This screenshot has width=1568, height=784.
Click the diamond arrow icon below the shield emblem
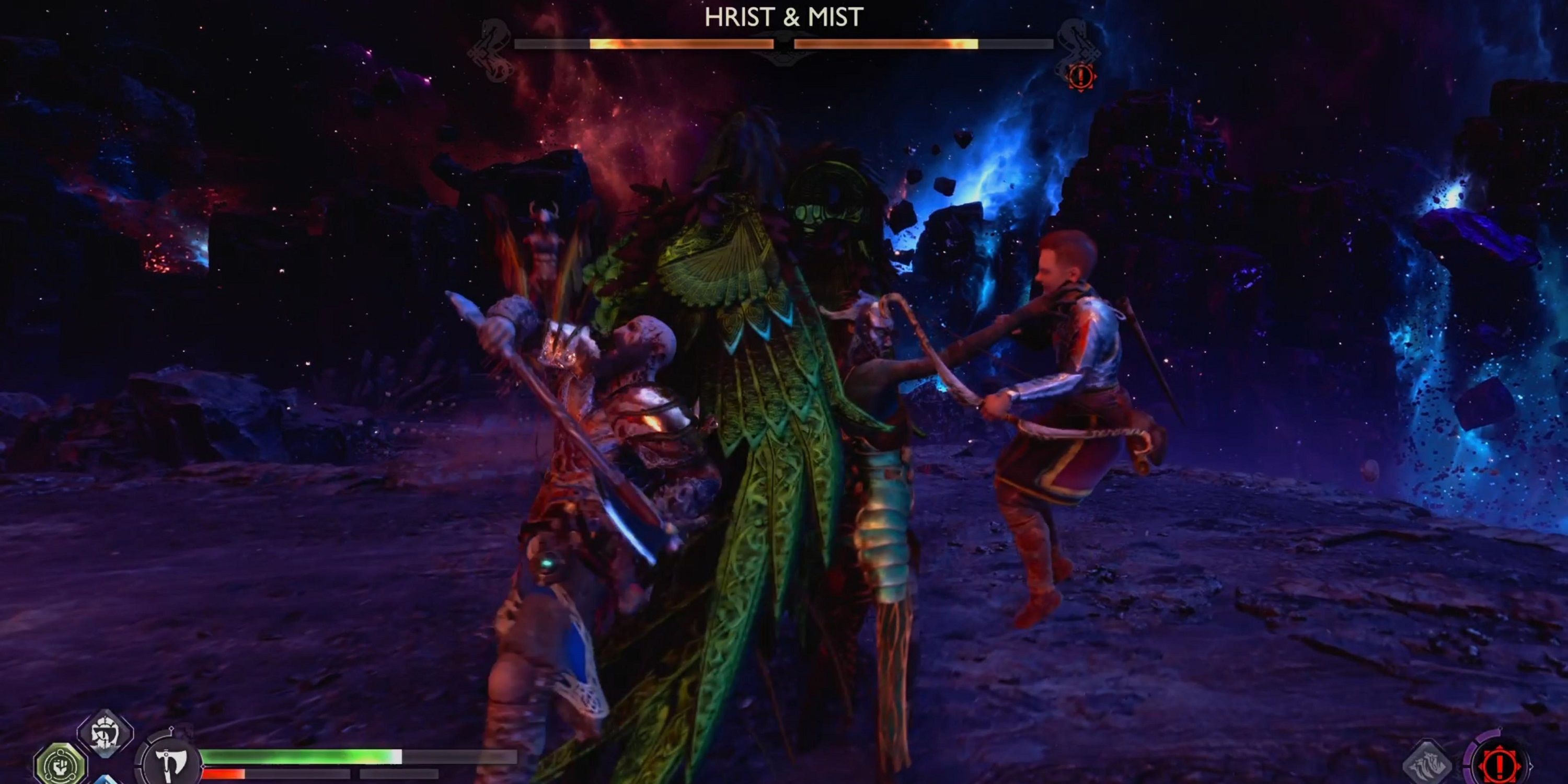pyautogui.click(x=103, y=781)
